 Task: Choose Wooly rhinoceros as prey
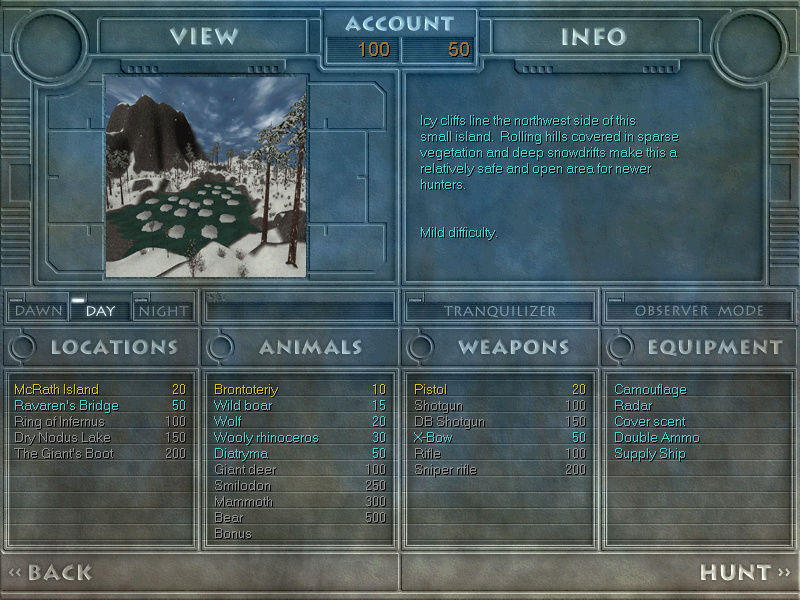click(x=267, y=437)
